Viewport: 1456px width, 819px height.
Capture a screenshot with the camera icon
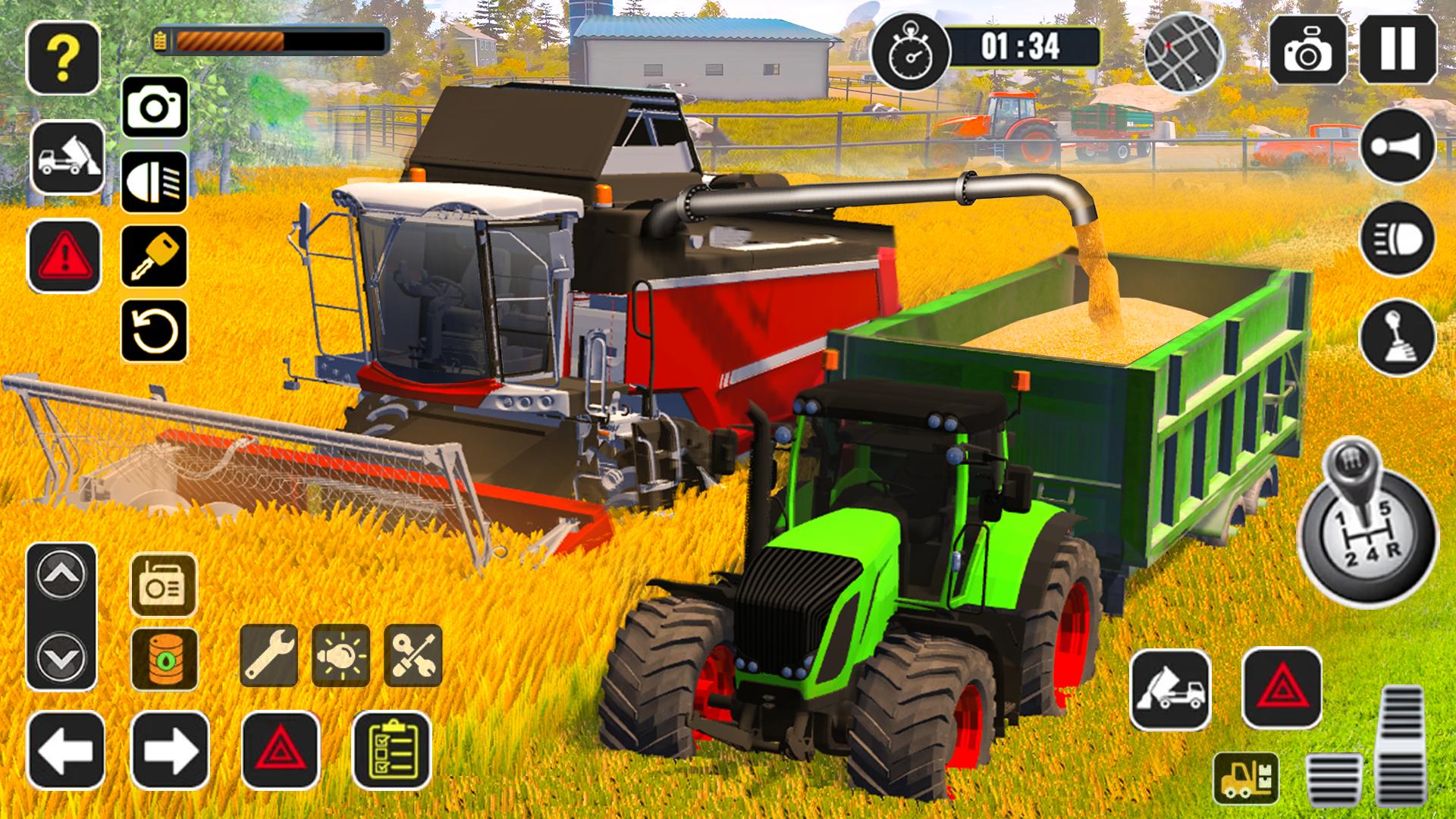[x=155, y=108]
